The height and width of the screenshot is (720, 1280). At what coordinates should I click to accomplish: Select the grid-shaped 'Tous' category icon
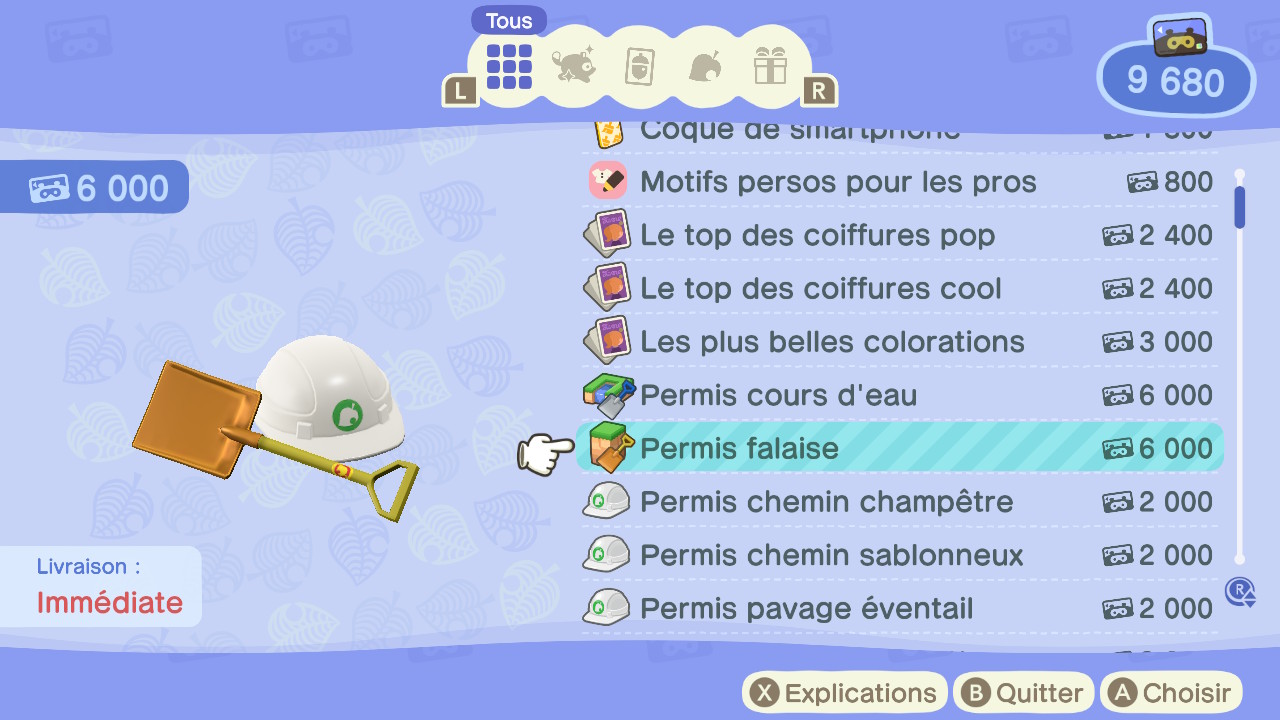pos(508,67)
